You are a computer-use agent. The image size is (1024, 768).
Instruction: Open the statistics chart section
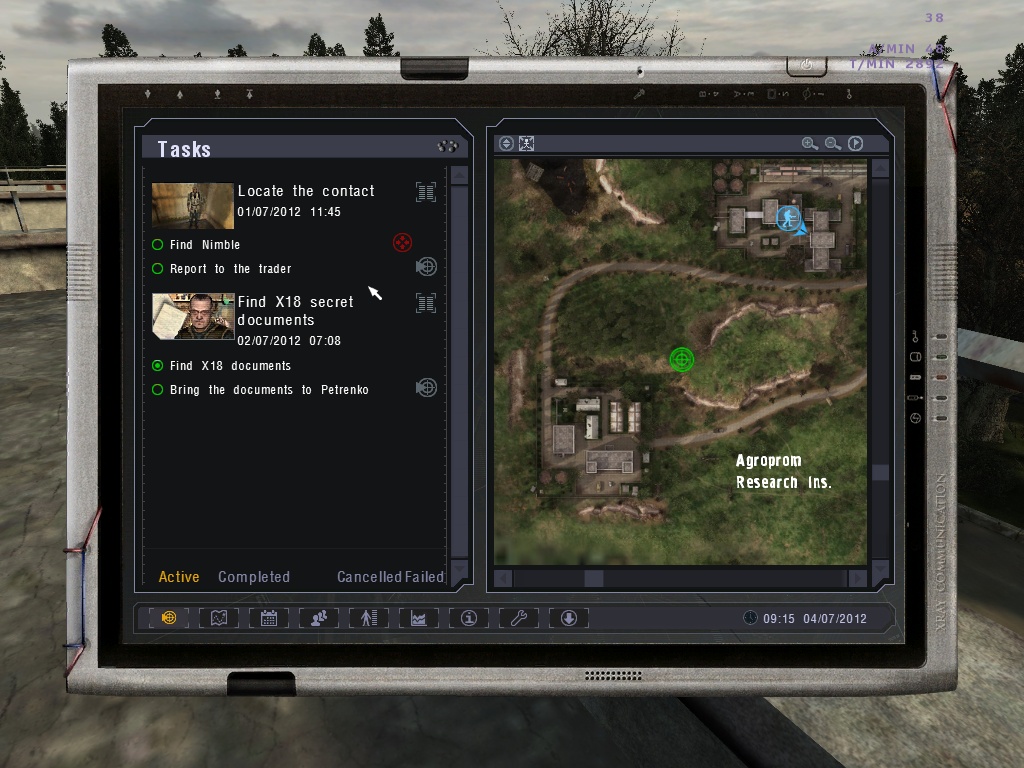(419, 618)
